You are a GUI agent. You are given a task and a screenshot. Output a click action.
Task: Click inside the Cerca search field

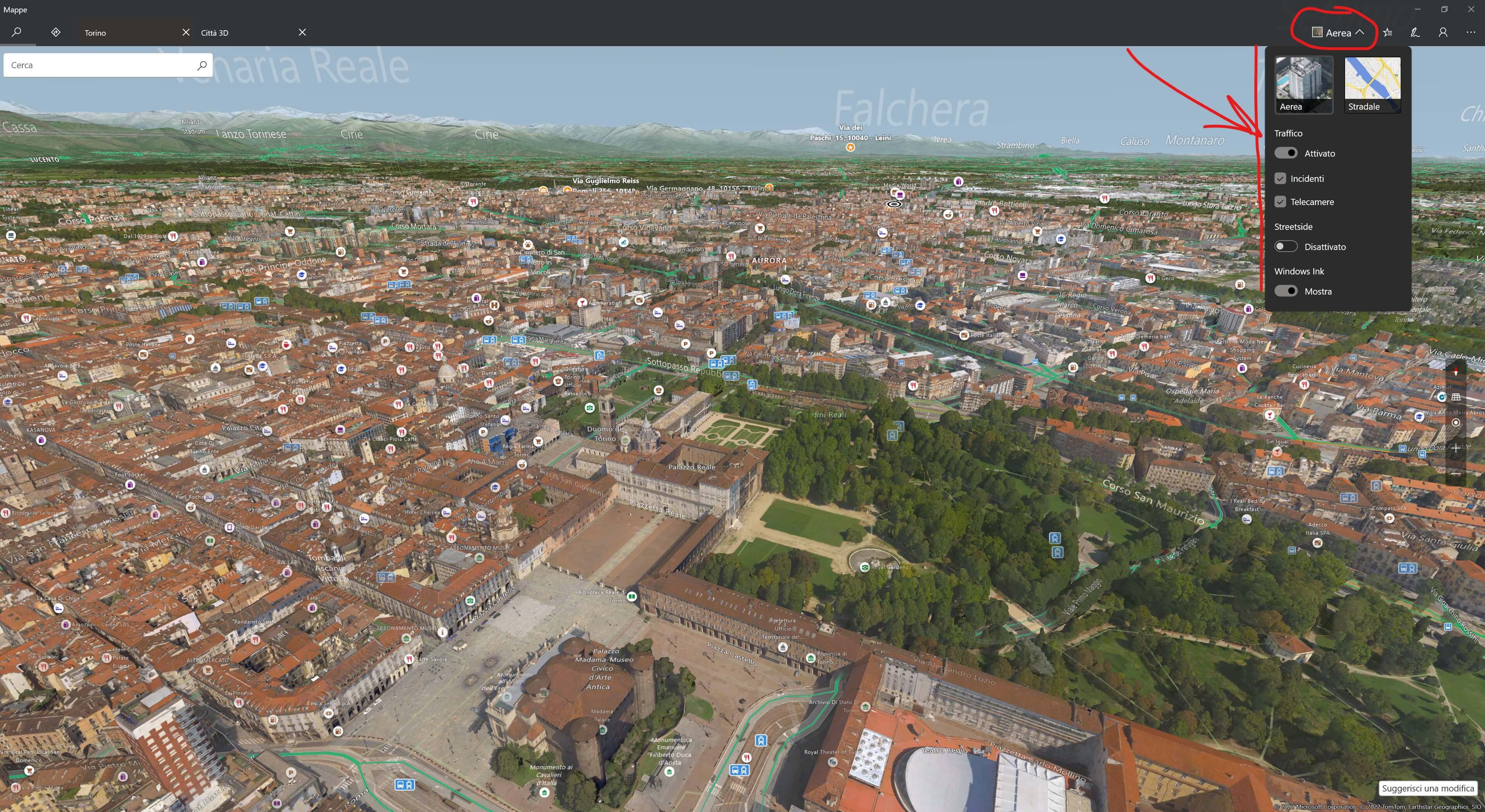101,65
